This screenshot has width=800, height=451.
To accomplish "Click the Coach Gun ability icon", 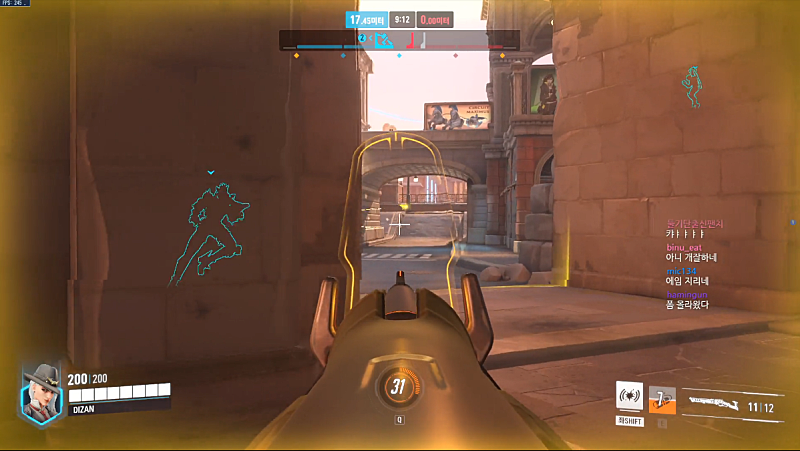I will click(x=629, y=397).
